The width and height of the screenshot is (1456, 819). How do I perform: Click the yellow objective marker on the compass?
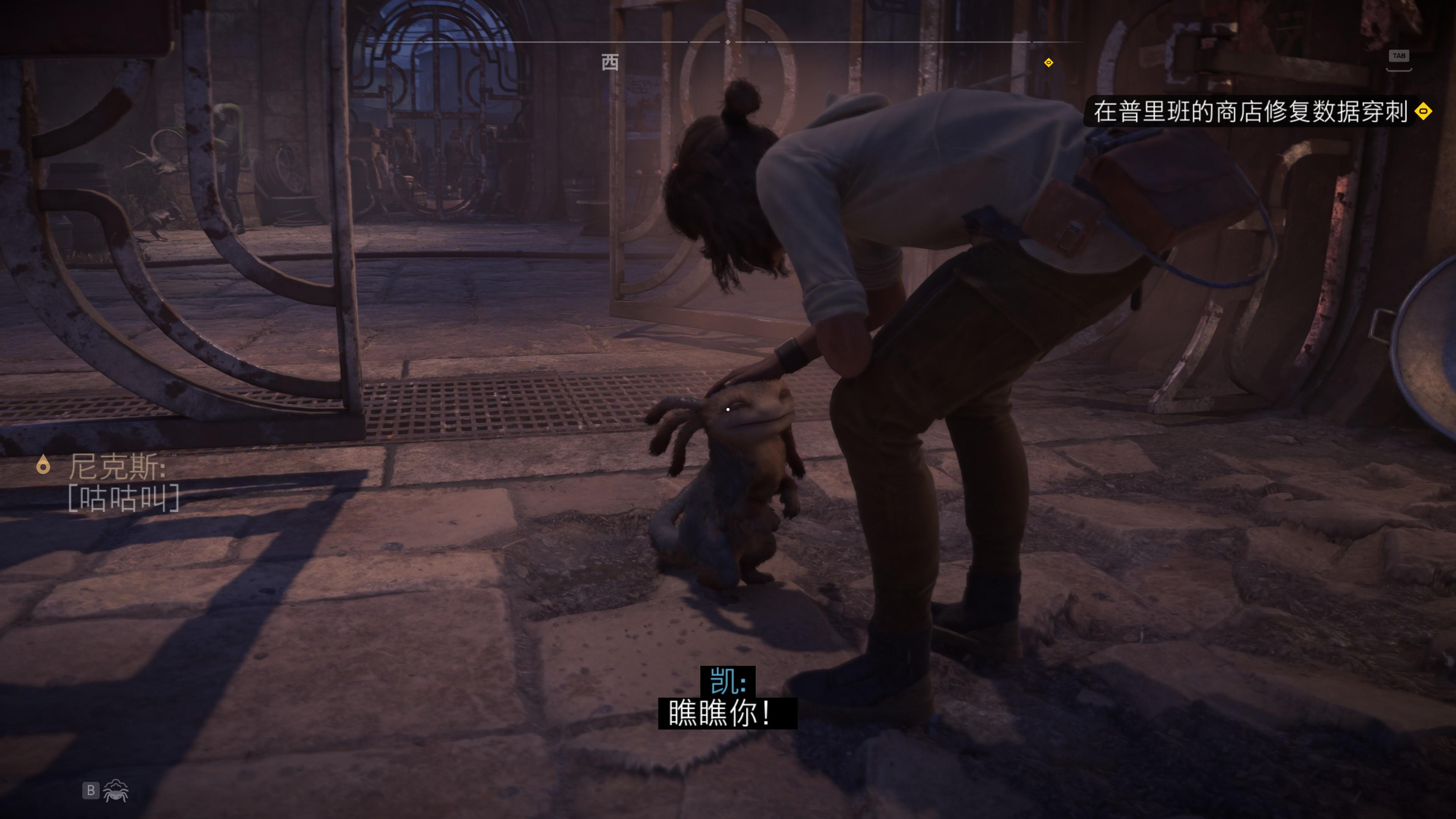[1048, 63]
